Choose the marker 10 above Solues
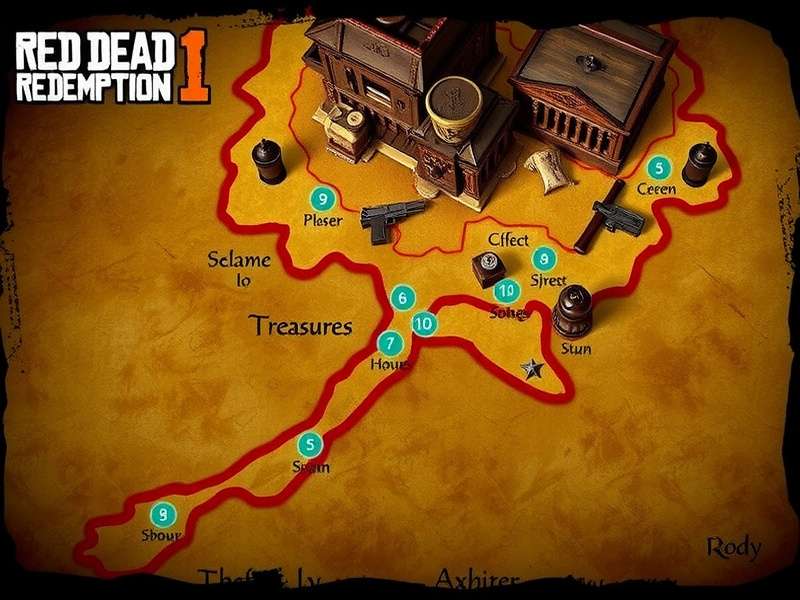Image resolution: width=800 pixels, height=600 pixels. click(x=507, y=291)
